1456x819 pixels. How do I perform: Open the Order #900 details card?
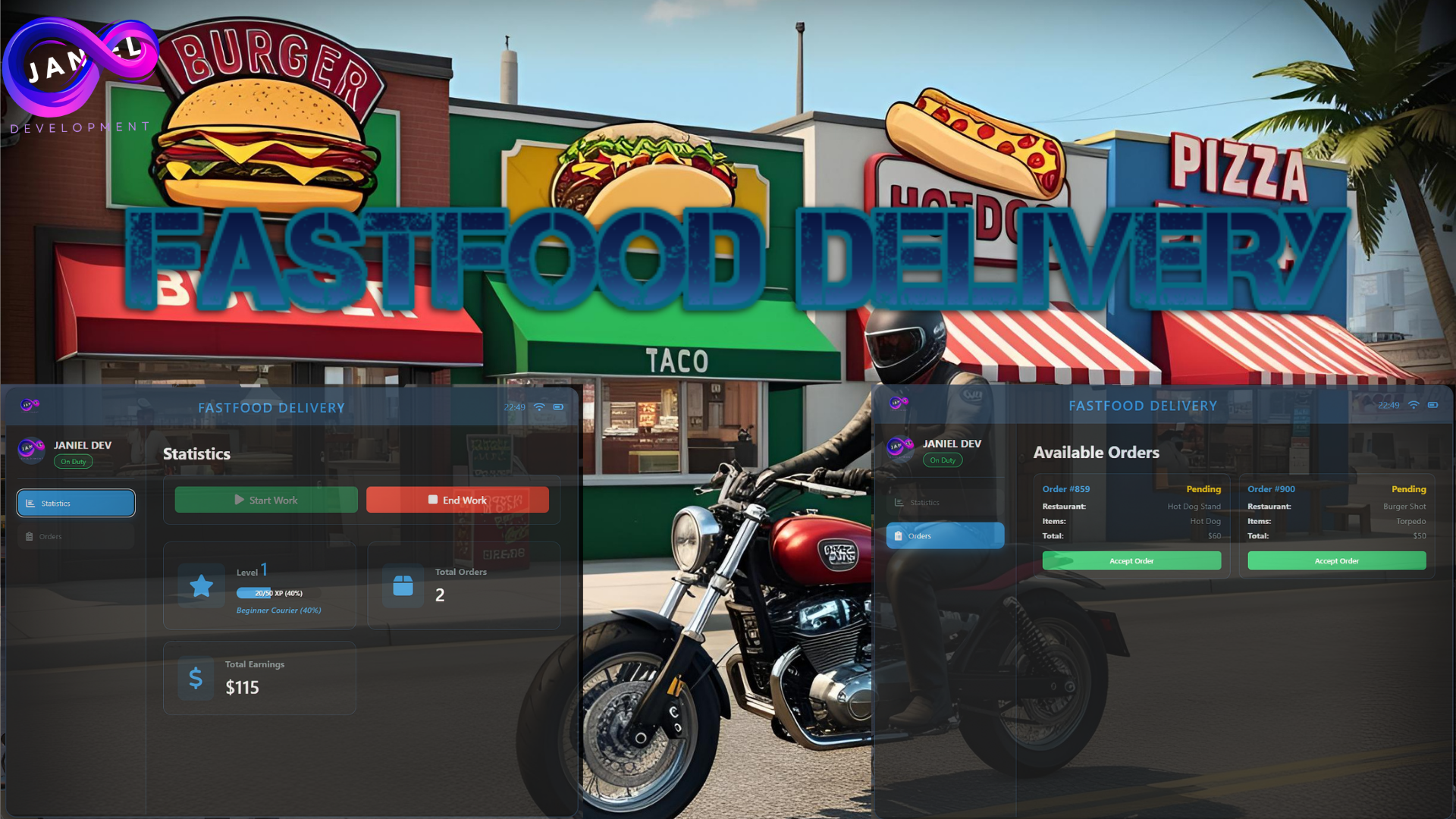click(1336, 512)
